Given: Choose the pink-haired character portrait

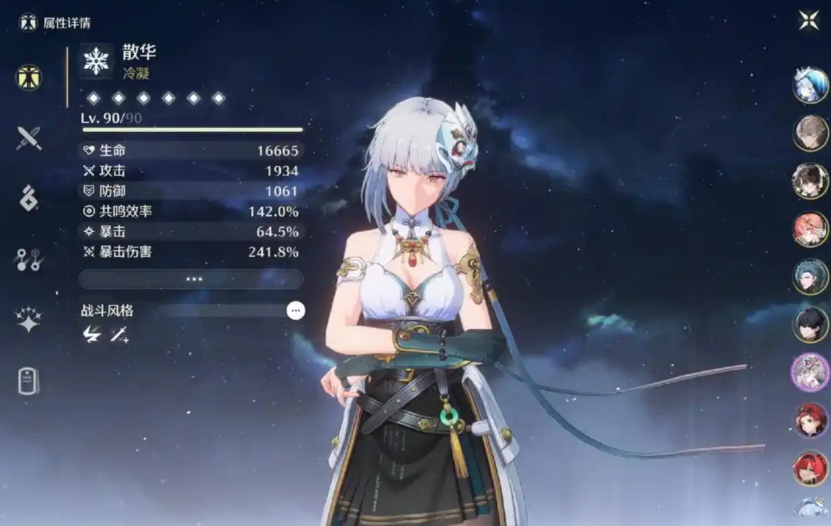Looking at the screenshot, I should [810, 229].
